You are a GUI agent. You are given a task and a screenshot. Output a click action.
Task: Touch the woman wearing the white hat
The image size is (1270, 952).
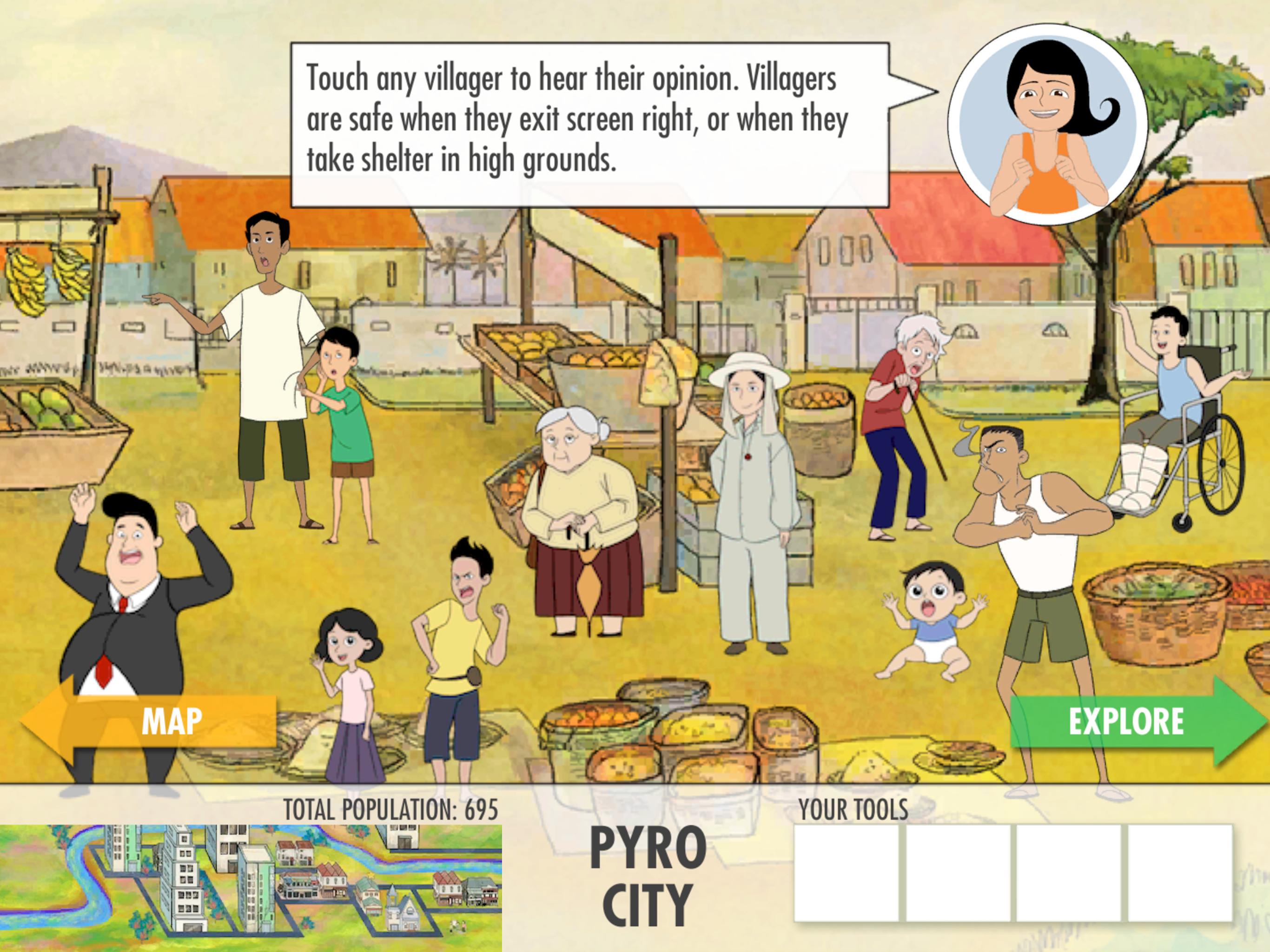tap(749, 488)
